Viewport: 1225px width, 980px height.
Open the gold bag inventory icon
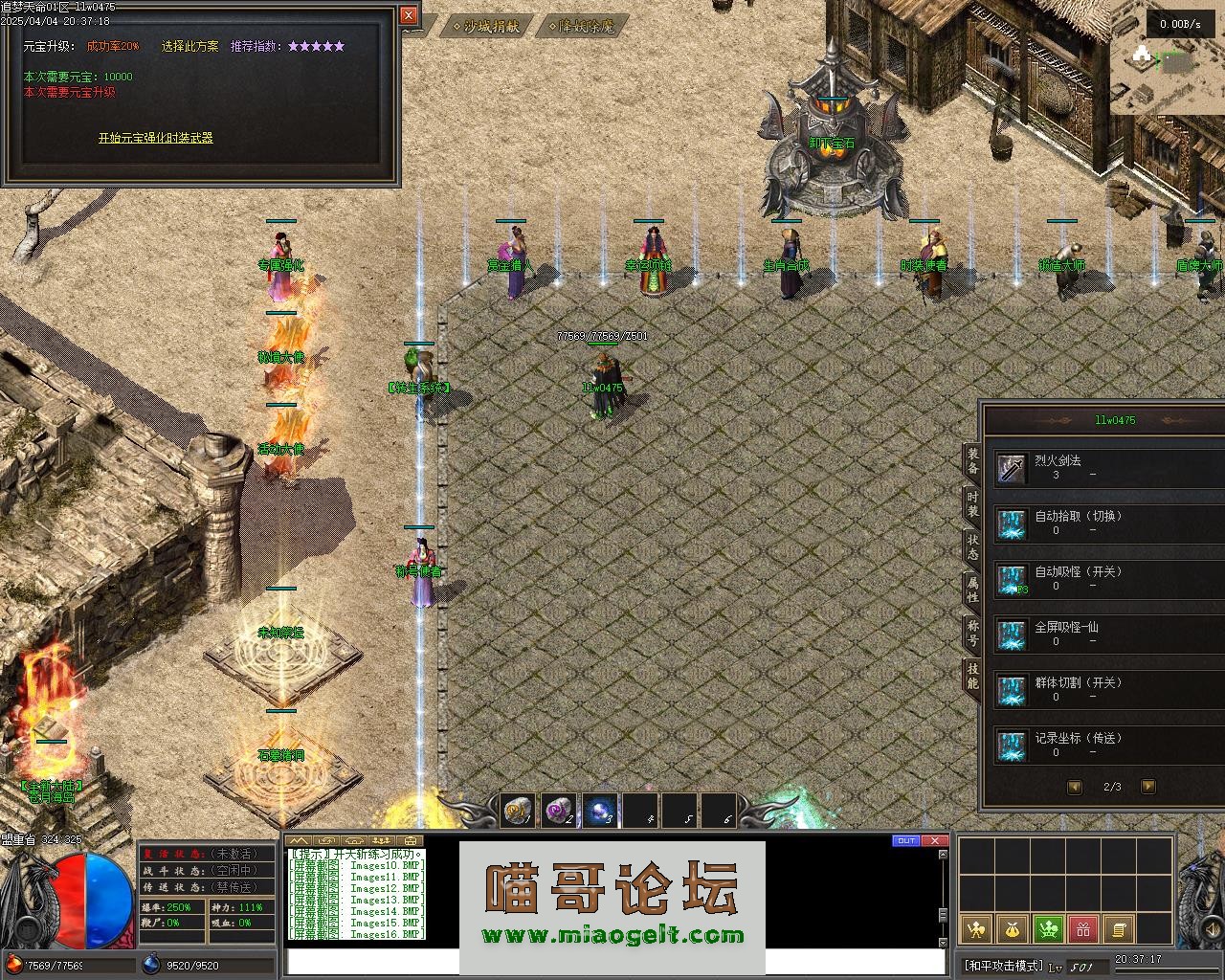coord(1012,928)
